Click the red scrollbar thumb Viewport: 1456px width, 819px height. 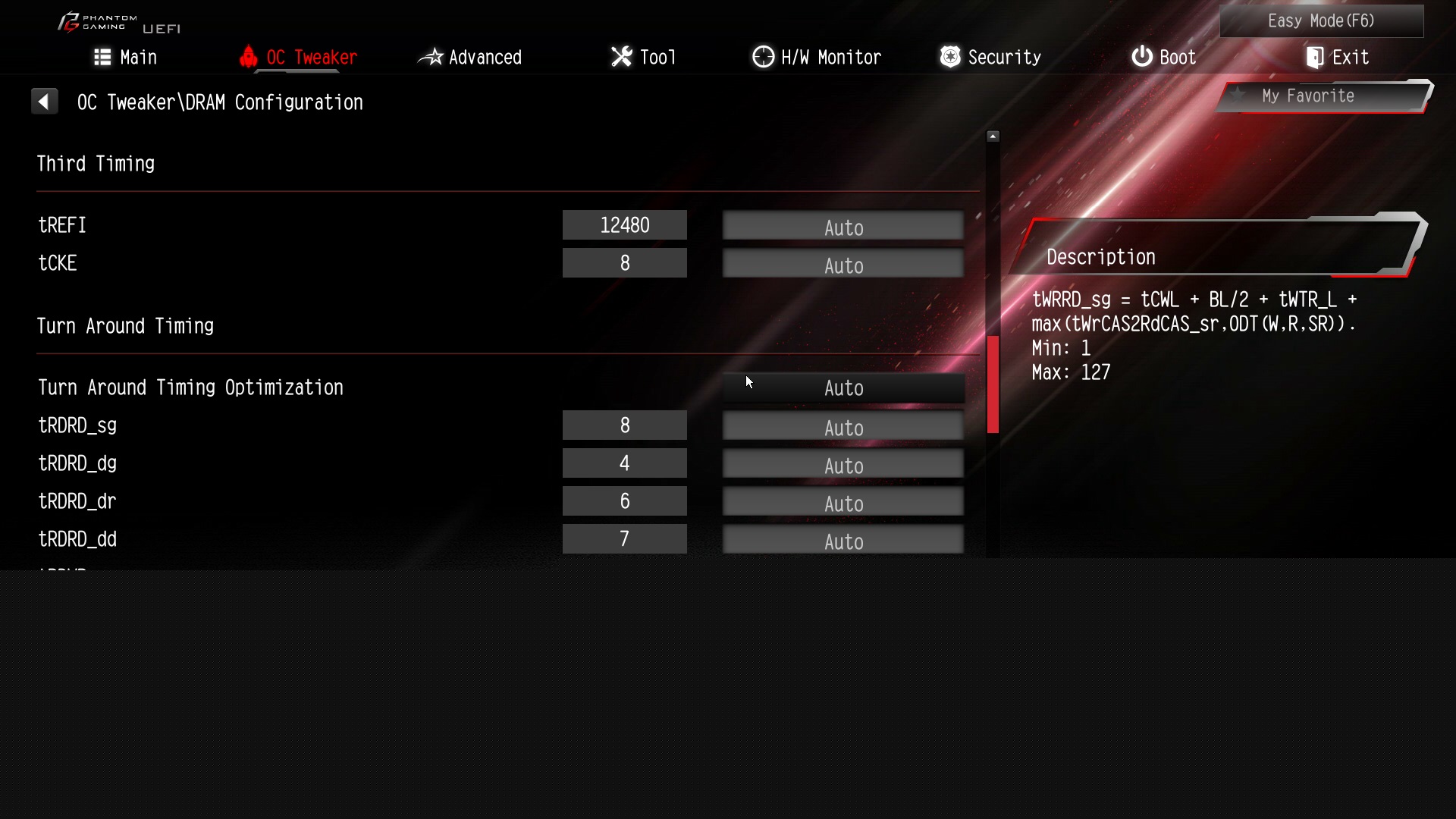(x=993, y=384)
